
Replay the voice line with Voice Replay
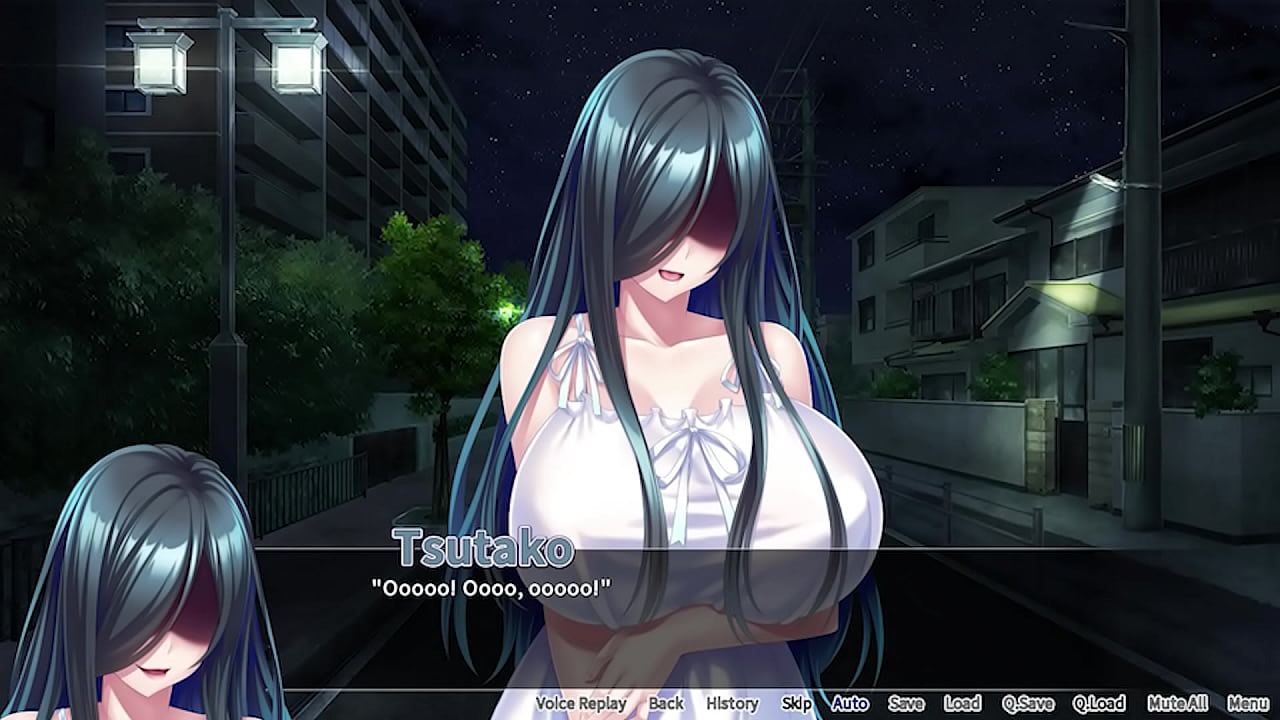click(x=581, y=703)
